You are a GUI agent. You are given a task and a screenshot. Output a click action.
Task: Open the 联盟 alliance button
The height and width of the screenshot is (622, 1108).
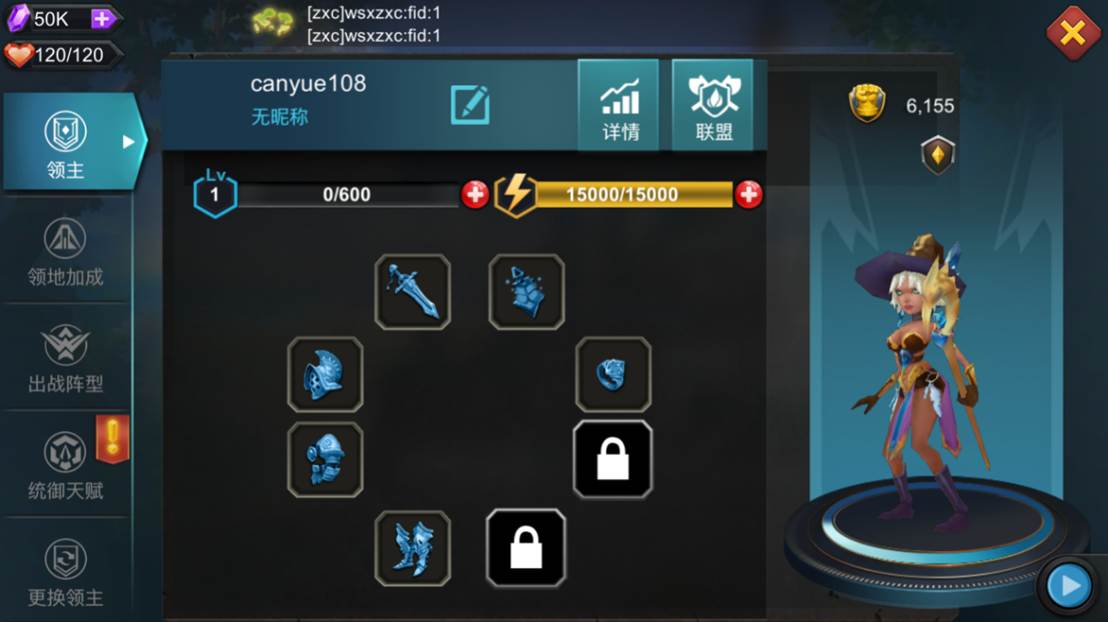coord(713,105)
